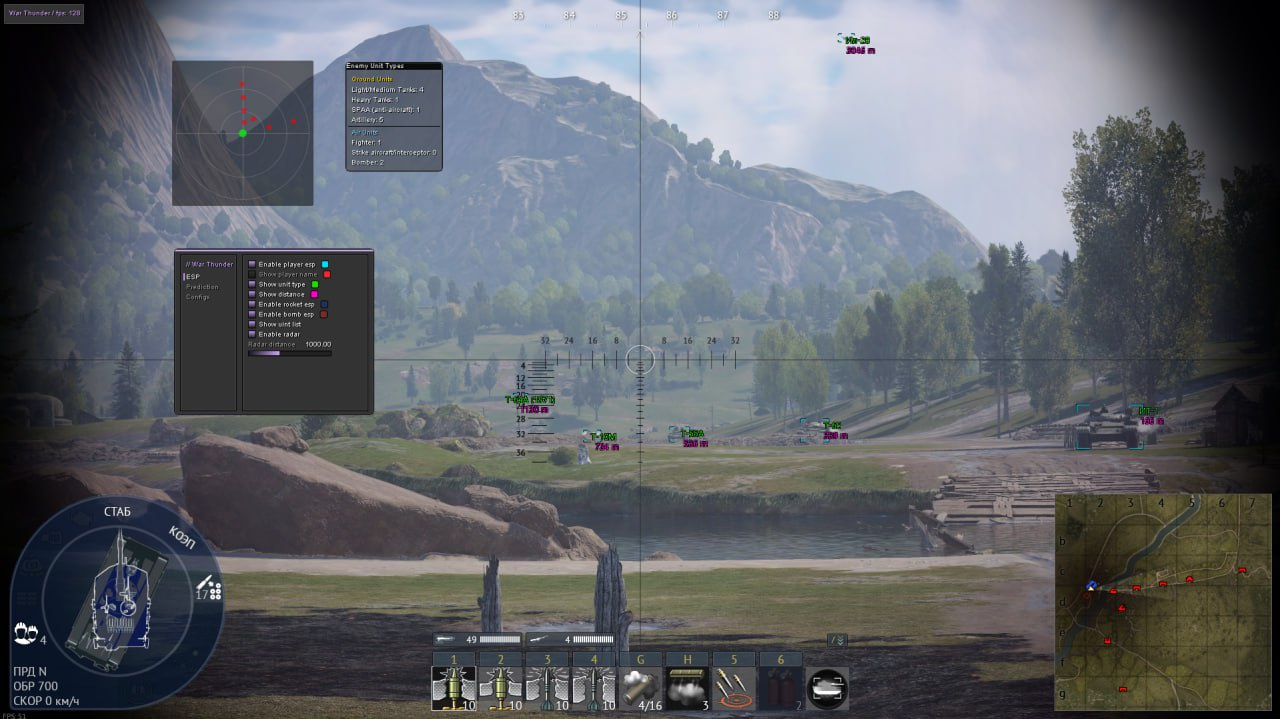Use the fire extinguisher in slot 6
The height and width of the screenshot is (719, 1280).
[780, 689]
